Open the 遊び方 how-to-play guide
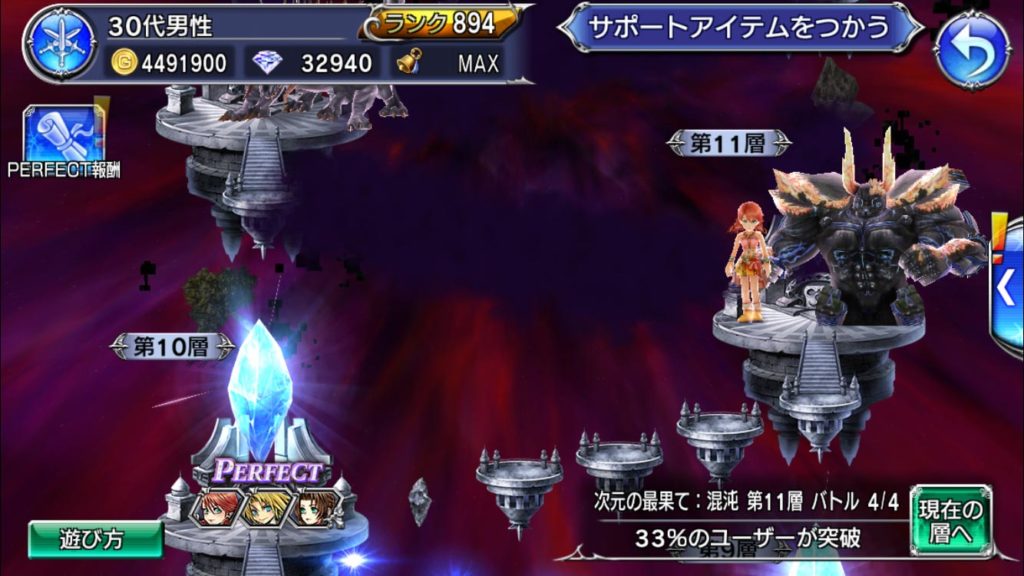The width and height of the screenshot is (1024, 576). pos(96,539)
